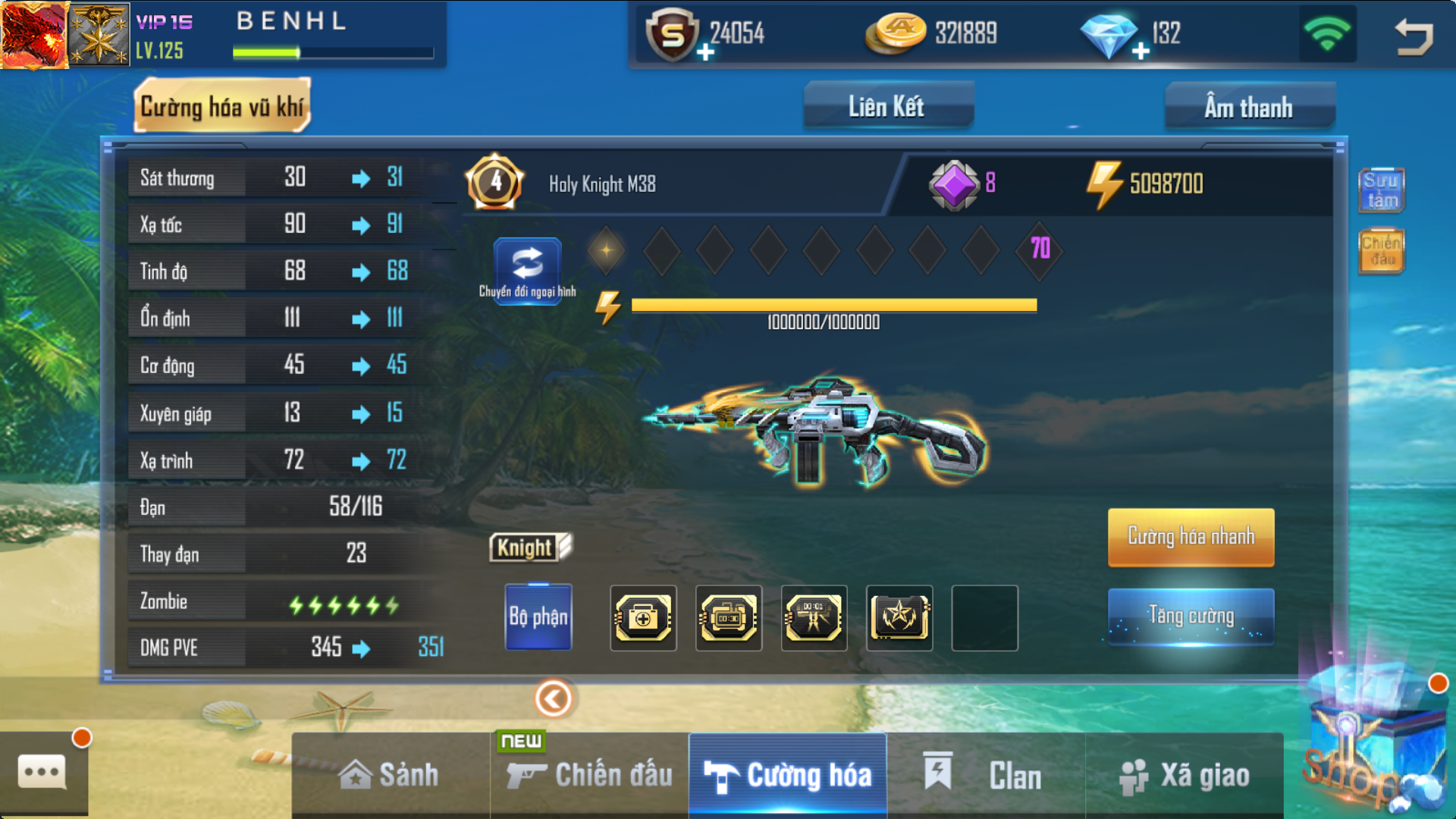Click the orange collapse arrow circle
The width and height of the screenshot is (1456, 819).
[x=554, y=698]
